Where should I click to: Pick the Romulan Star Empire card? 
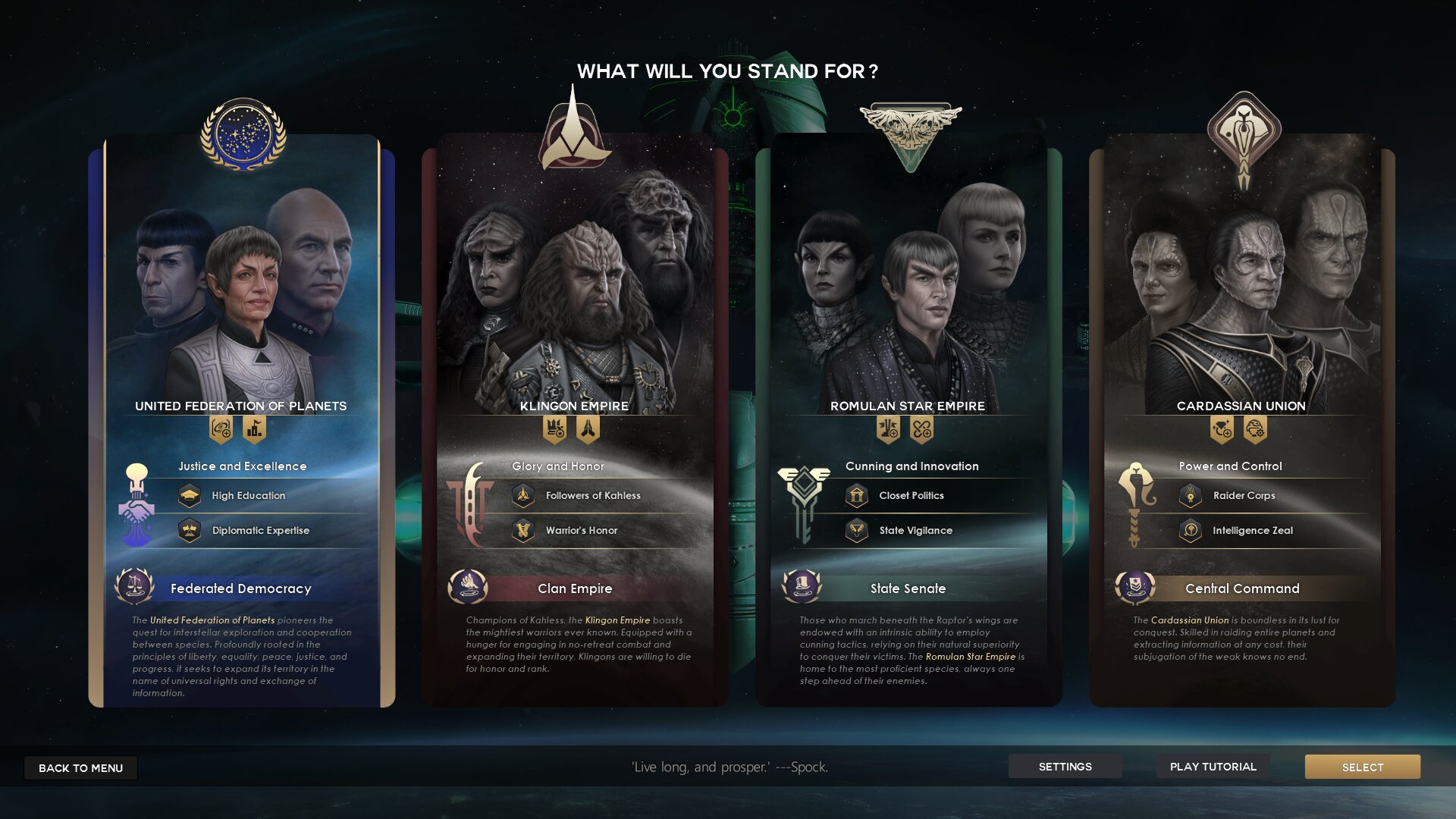pyautogui.click(x=908, y=303)
